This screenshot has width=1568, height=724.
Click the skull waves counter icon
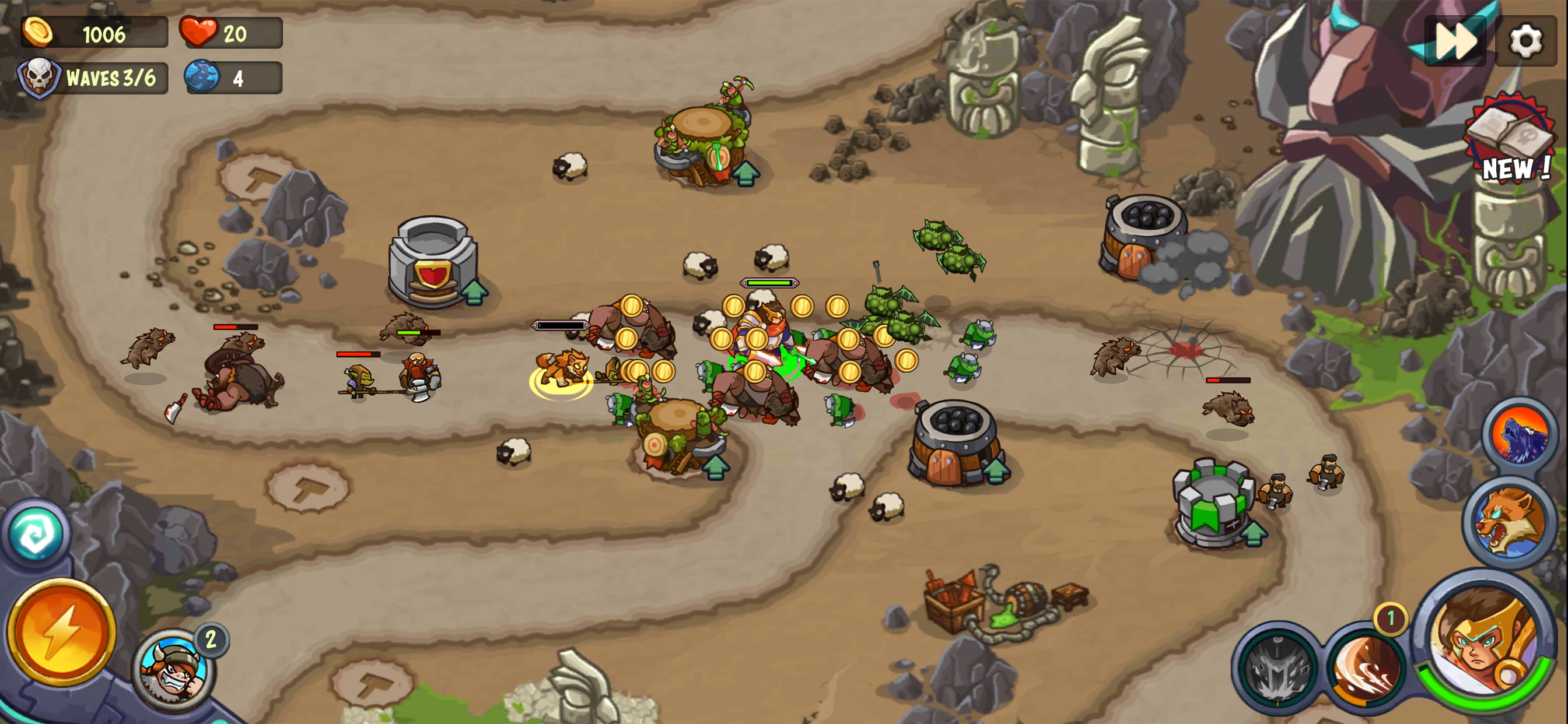click(38, 78)
